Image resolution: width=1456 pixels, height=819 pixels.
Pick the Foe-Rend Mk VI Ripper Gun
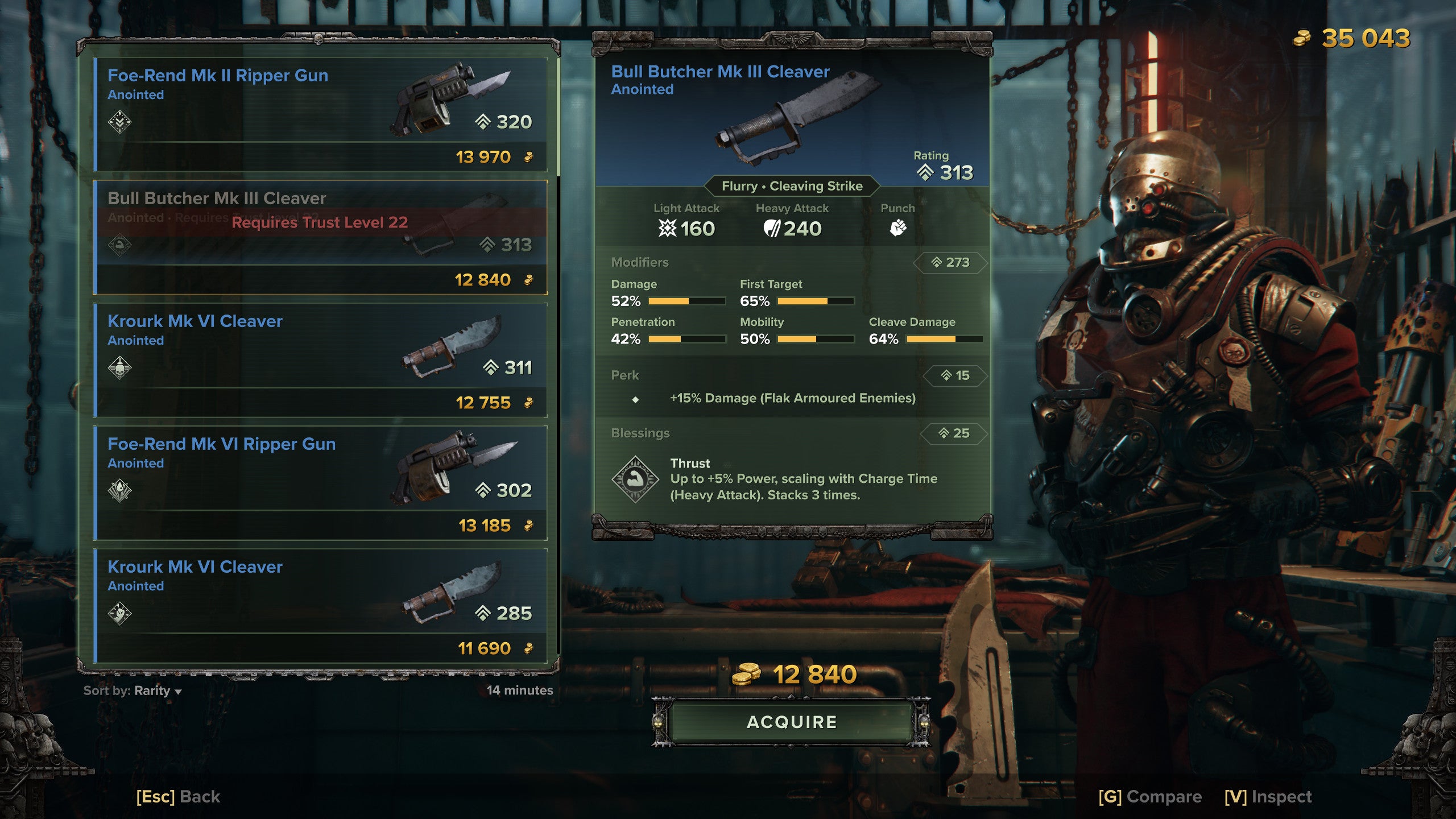[x=320, y=483]
